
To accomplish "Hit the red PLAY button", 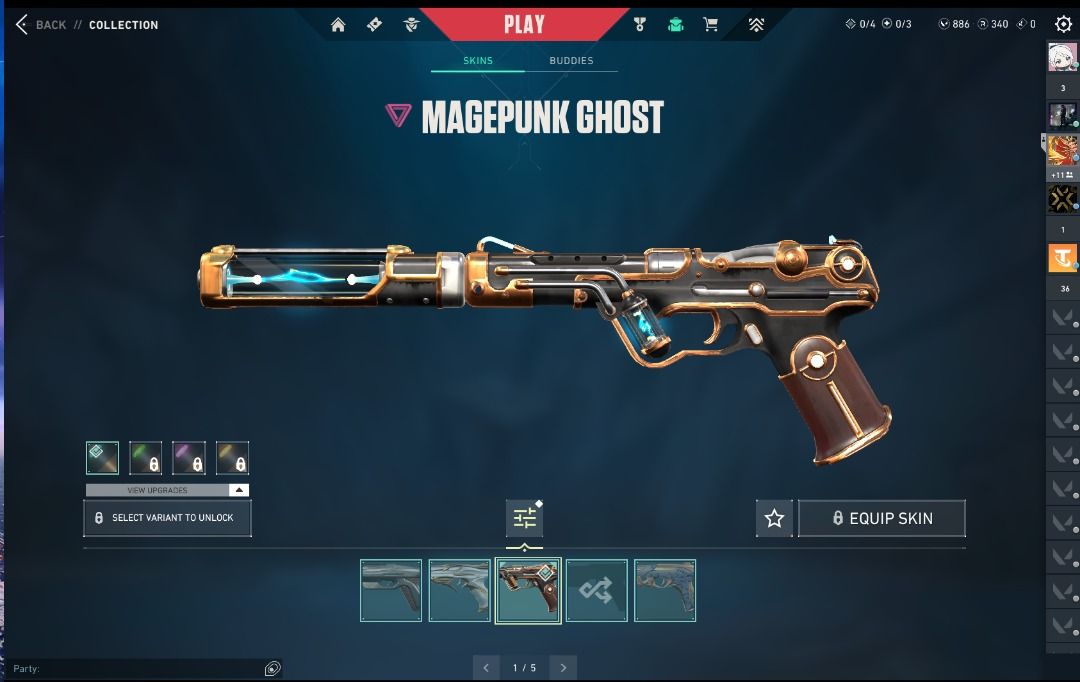I will 524,24.
